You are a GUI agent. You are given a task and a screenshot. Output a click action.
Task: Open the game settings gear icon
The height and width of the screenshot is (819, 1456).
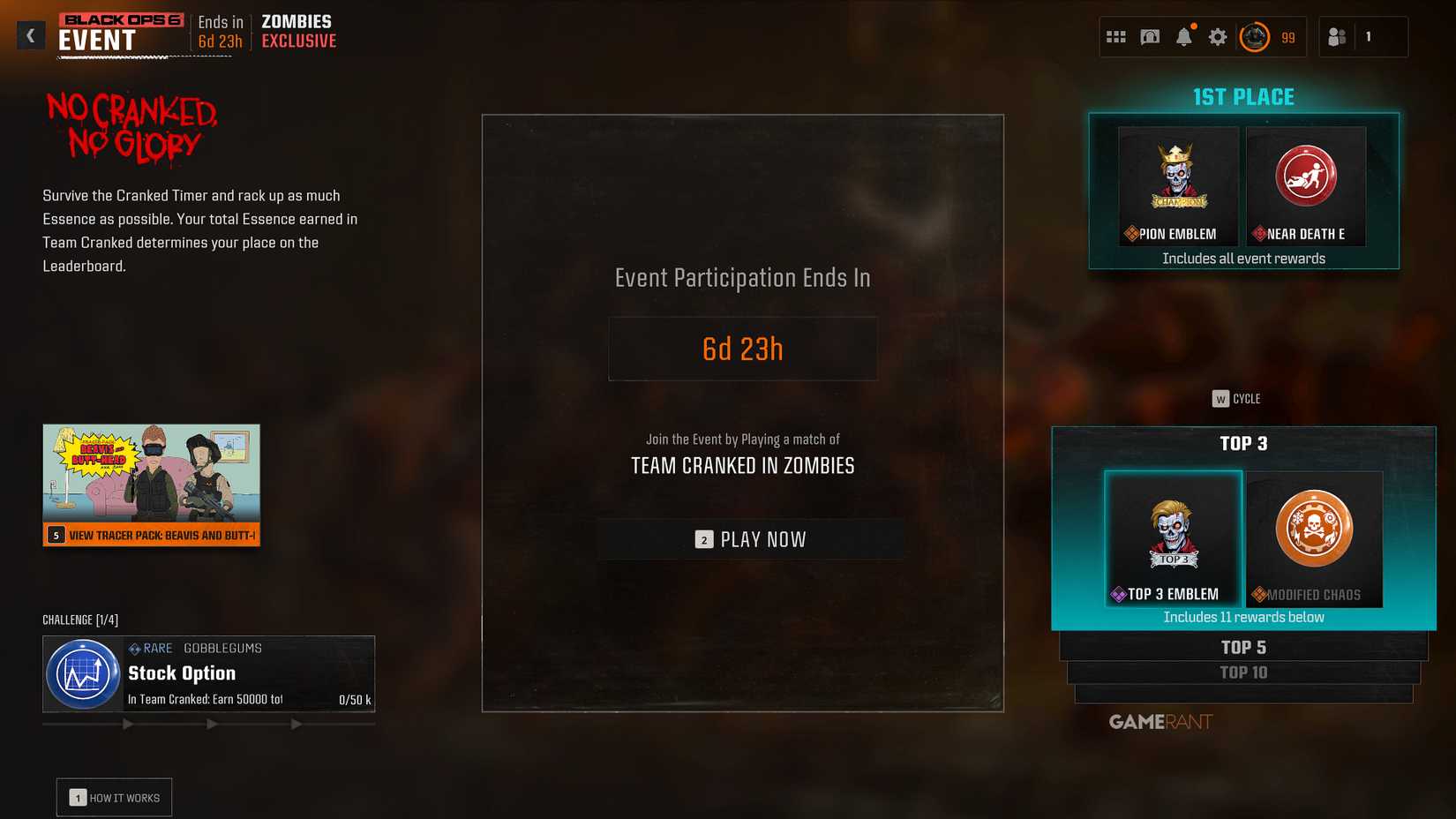[1218, 36]
